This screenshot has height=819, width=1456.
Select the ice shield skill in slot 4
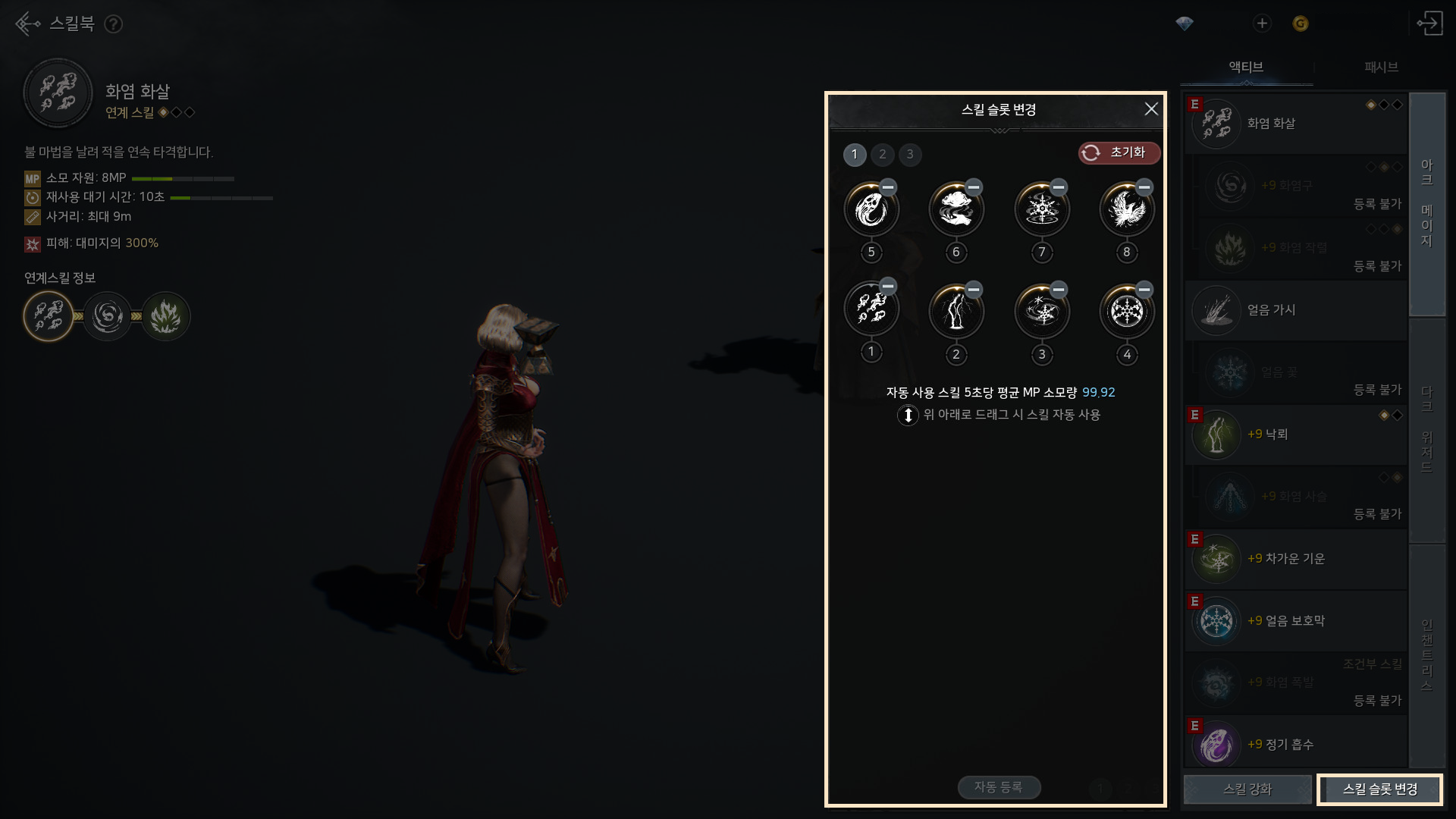click(x=1127, y=311)
